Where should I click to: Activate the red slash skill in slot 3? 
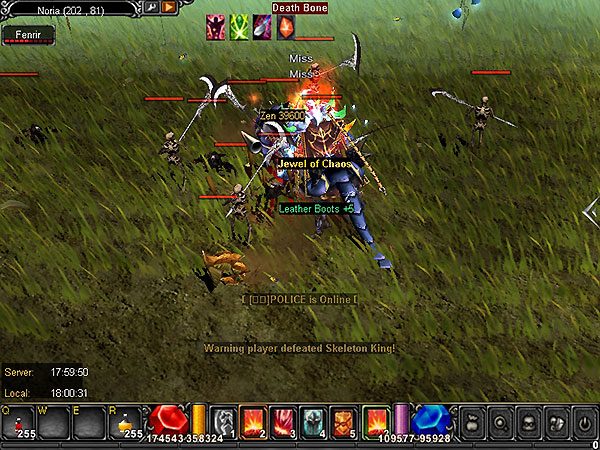pyautogui.click(x=284, y=422)
